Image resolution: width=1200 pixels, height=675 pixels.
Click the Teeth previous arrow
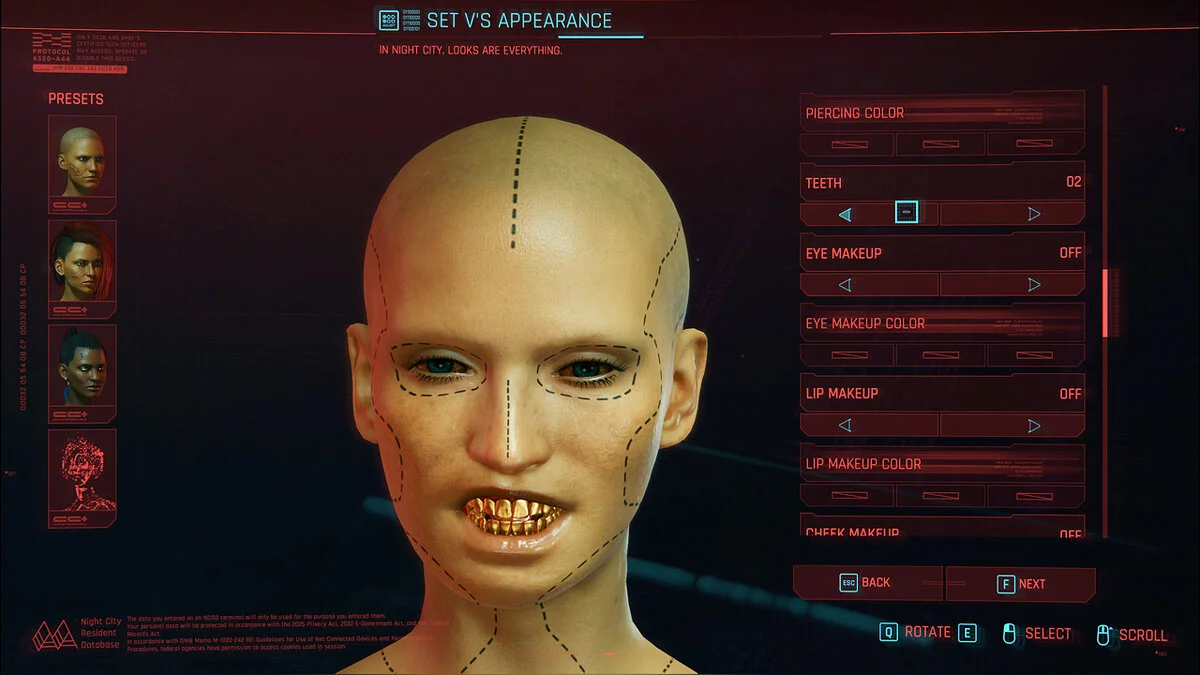(x=845, y=213)
